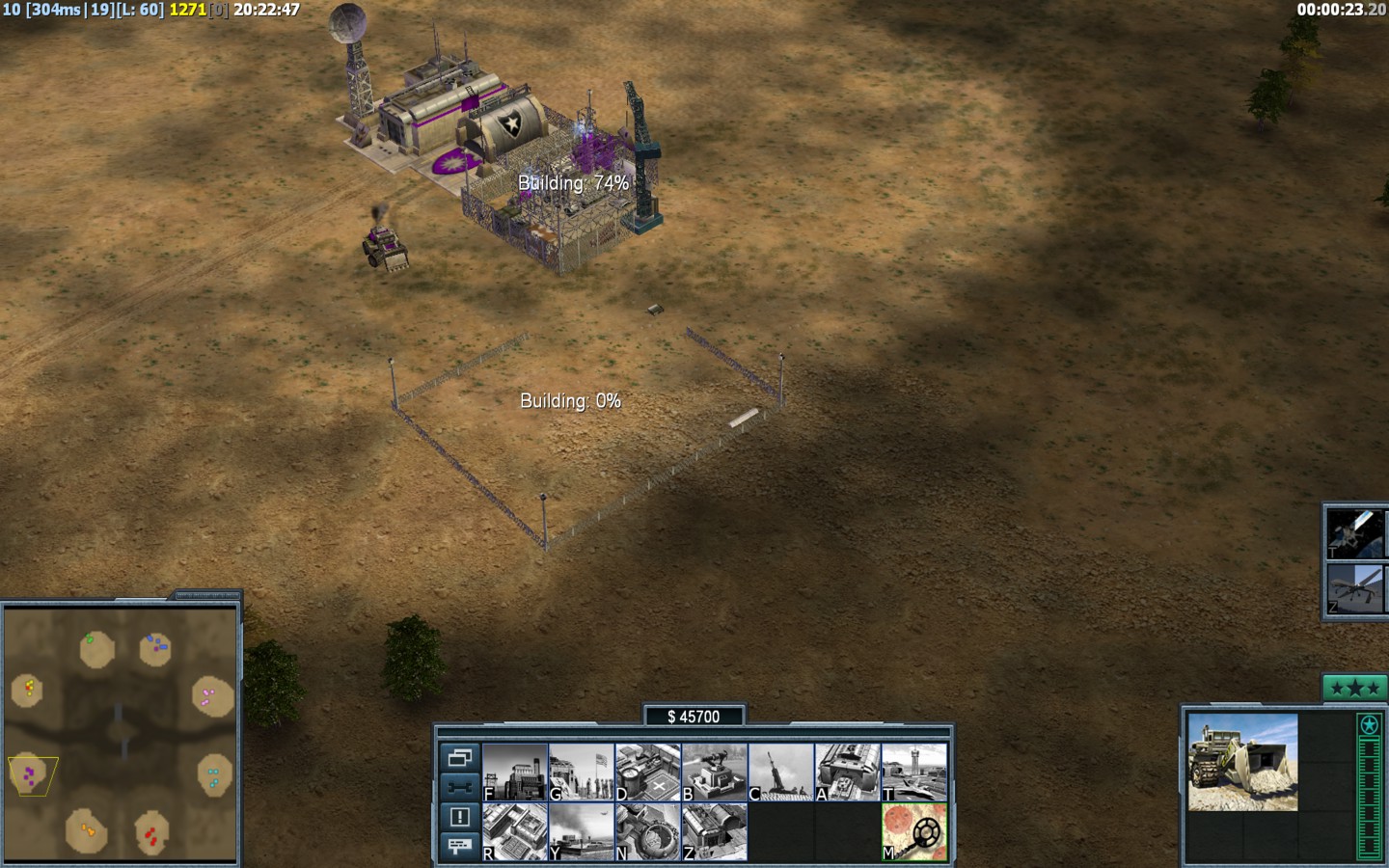Screen dimensions: 1389x868
Task: Click the wrench-shaped command bar button
Action: 459,787
